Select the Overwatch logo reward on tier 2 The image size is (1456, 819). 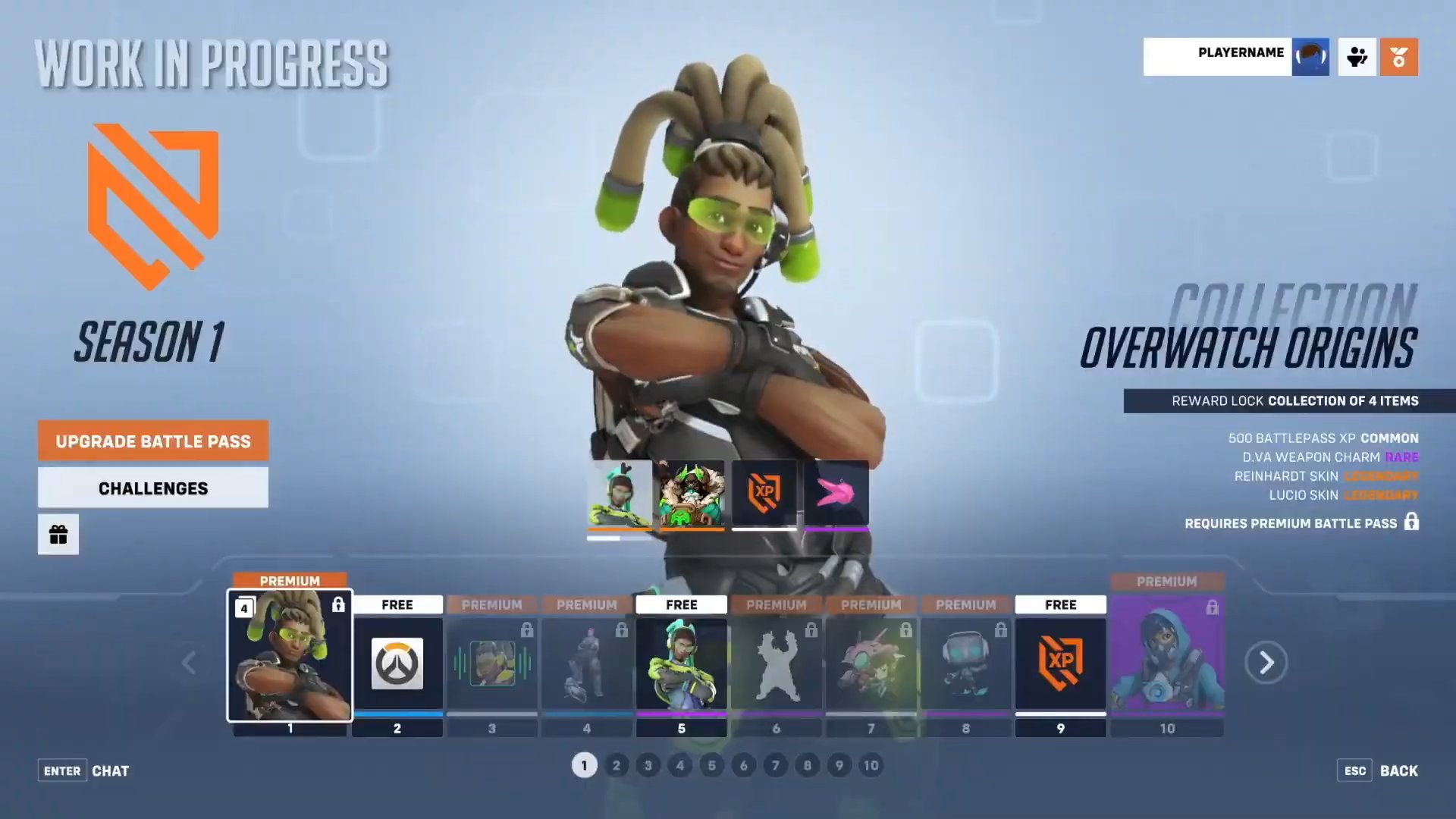point(397,662)
